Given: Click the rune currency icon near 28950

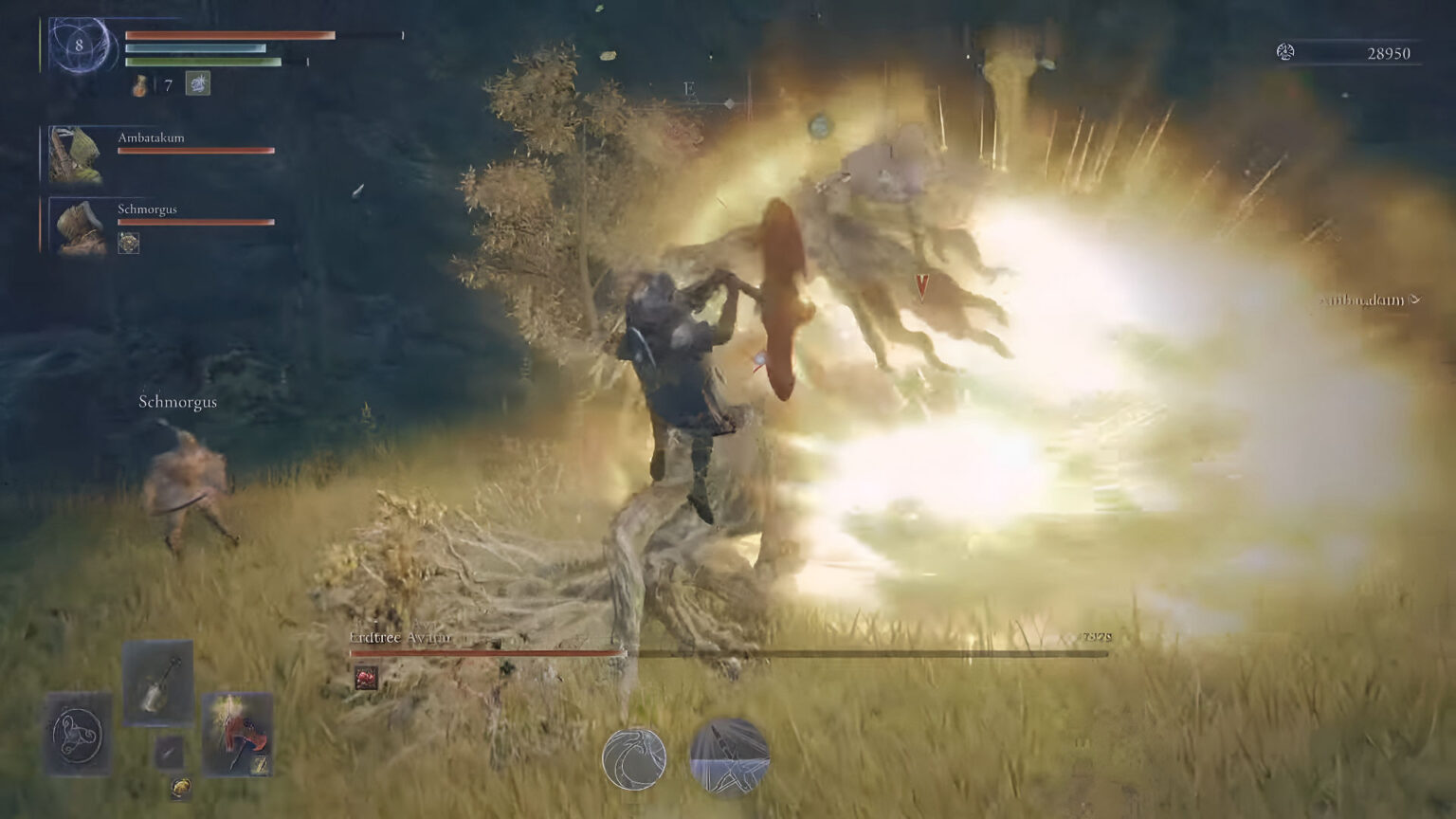Looking at the screenshot, I should (1286, 53).
